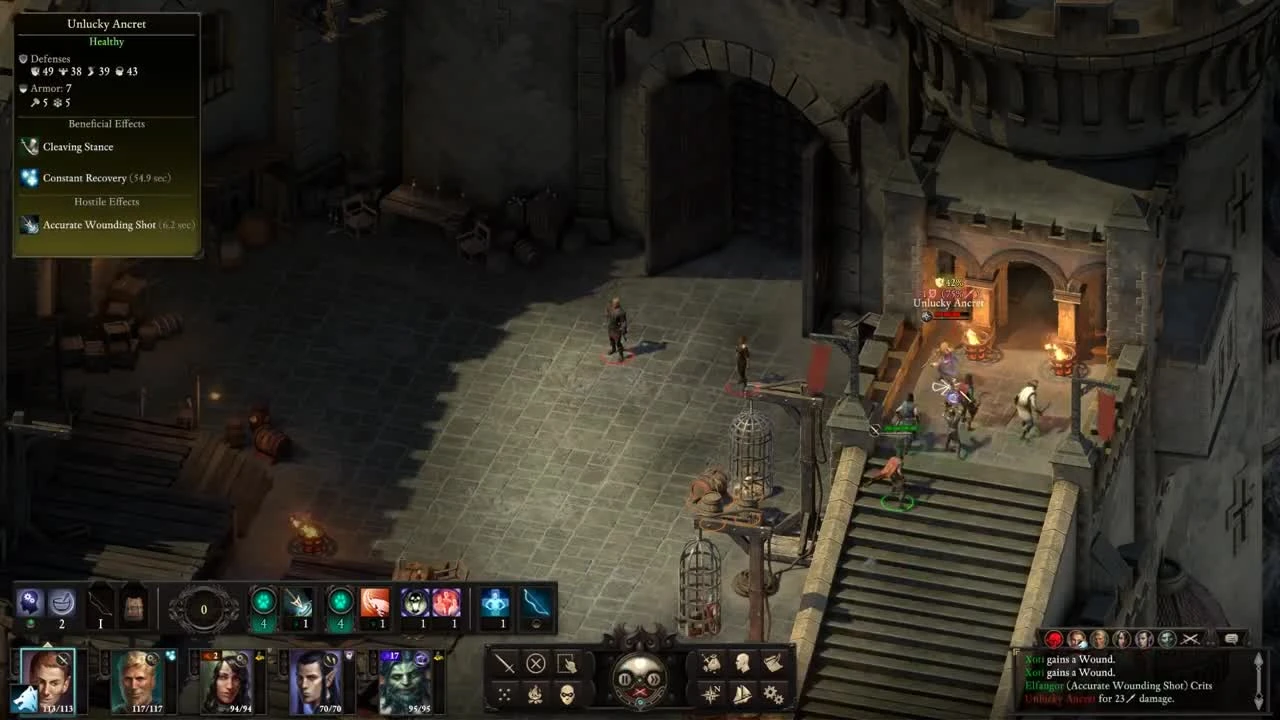This screenshot has width=1280, height=720.
Task: Expand the combat log panel corner icon
Action: click(1259, 660)
